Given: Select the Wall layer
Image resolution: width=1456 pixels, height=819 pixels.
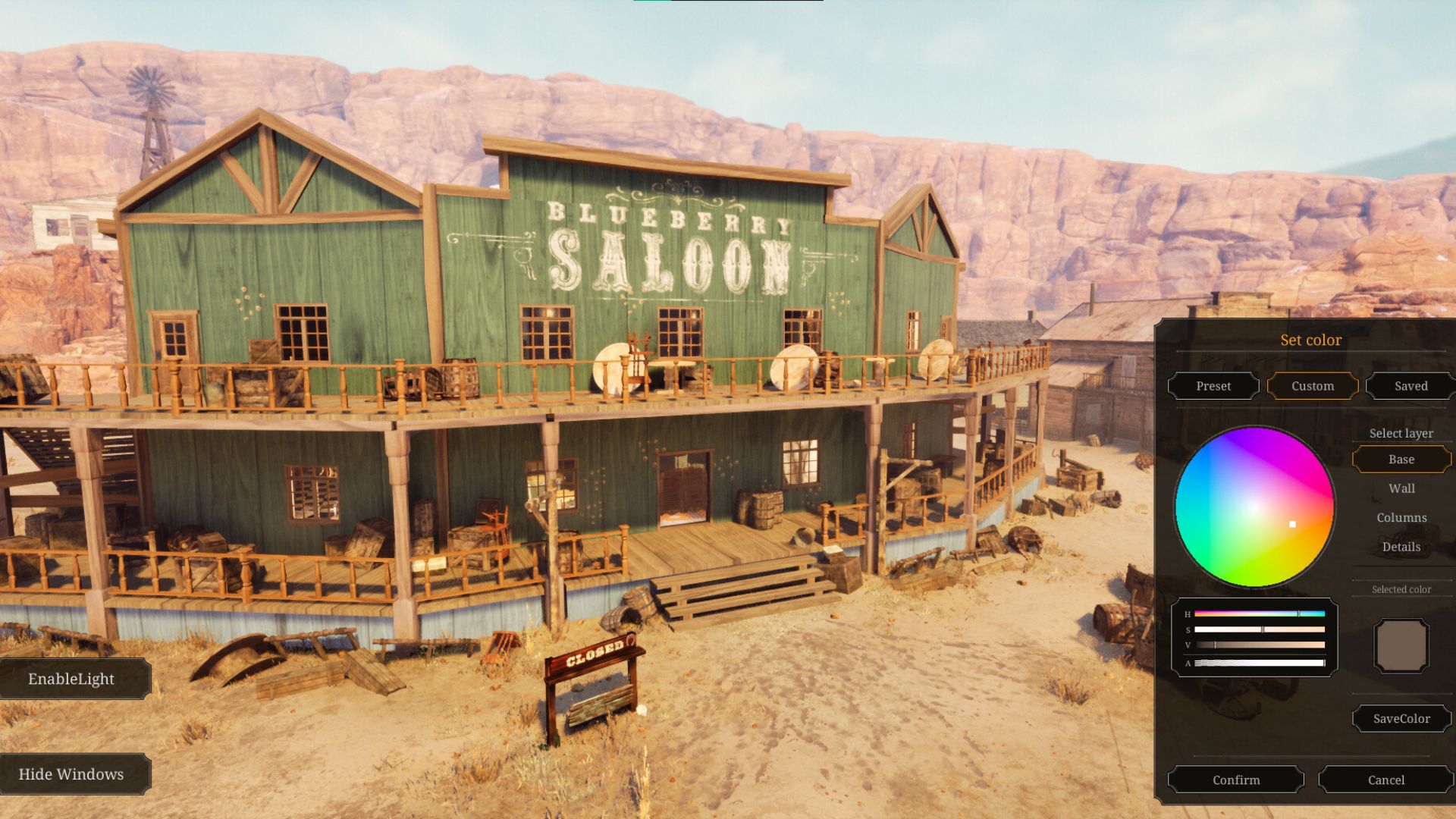Looking at the screenshot, I should [x=1401, y=488].
